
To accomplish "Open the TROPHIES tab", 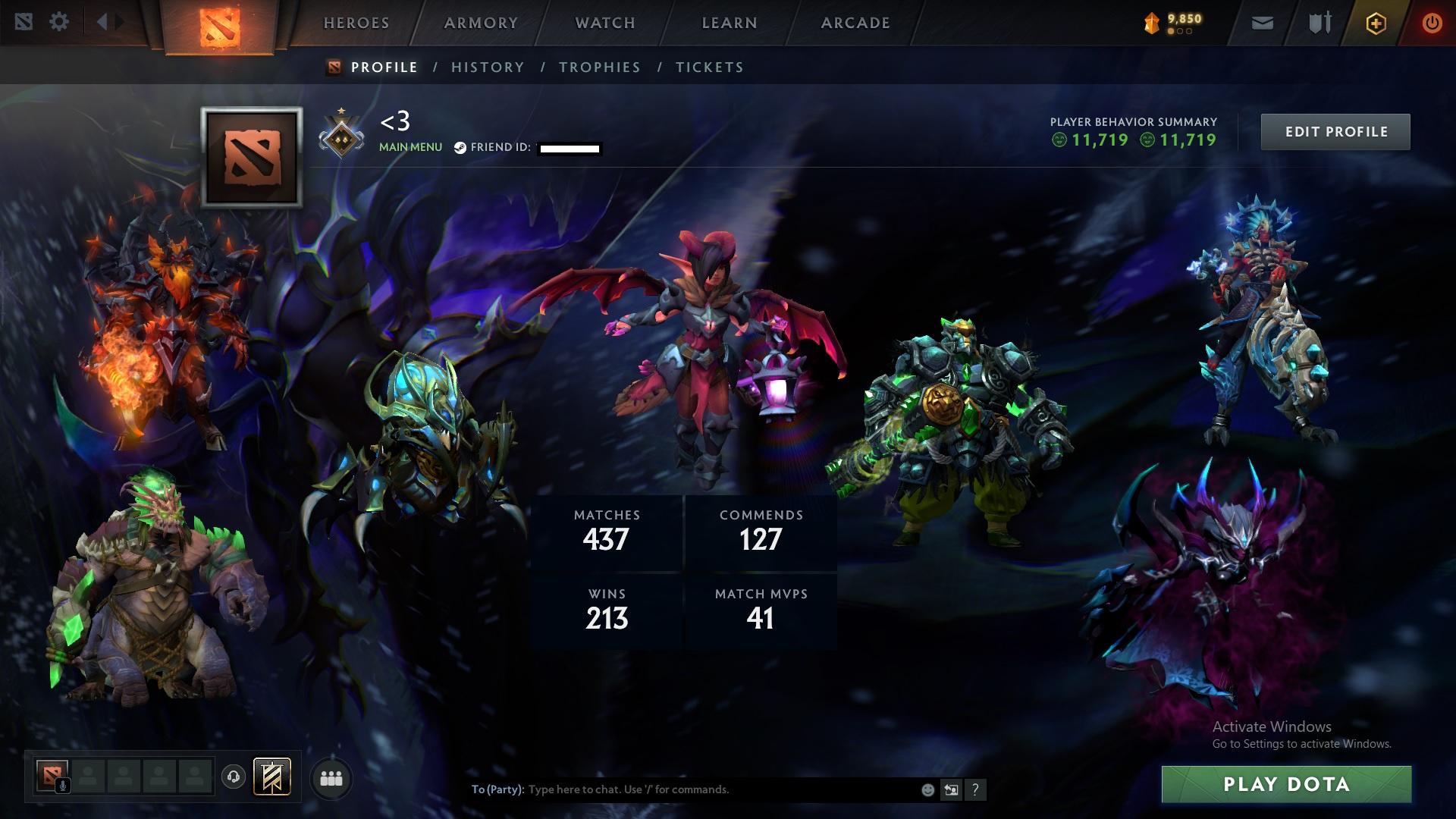I will [600, 67].
